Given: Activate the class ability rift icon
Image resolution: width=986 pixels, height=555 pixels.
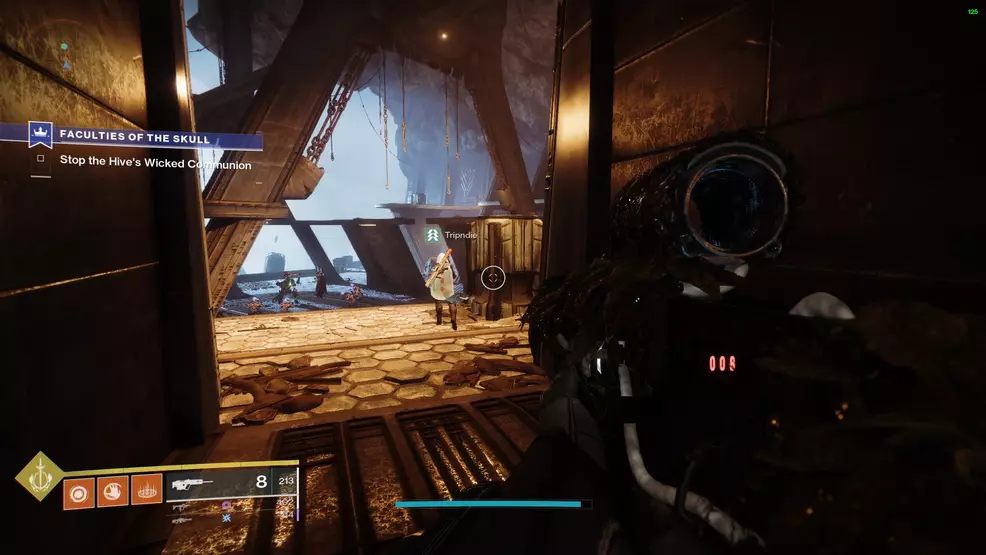Looking at the screenshot, I should [x=146, y=491].
